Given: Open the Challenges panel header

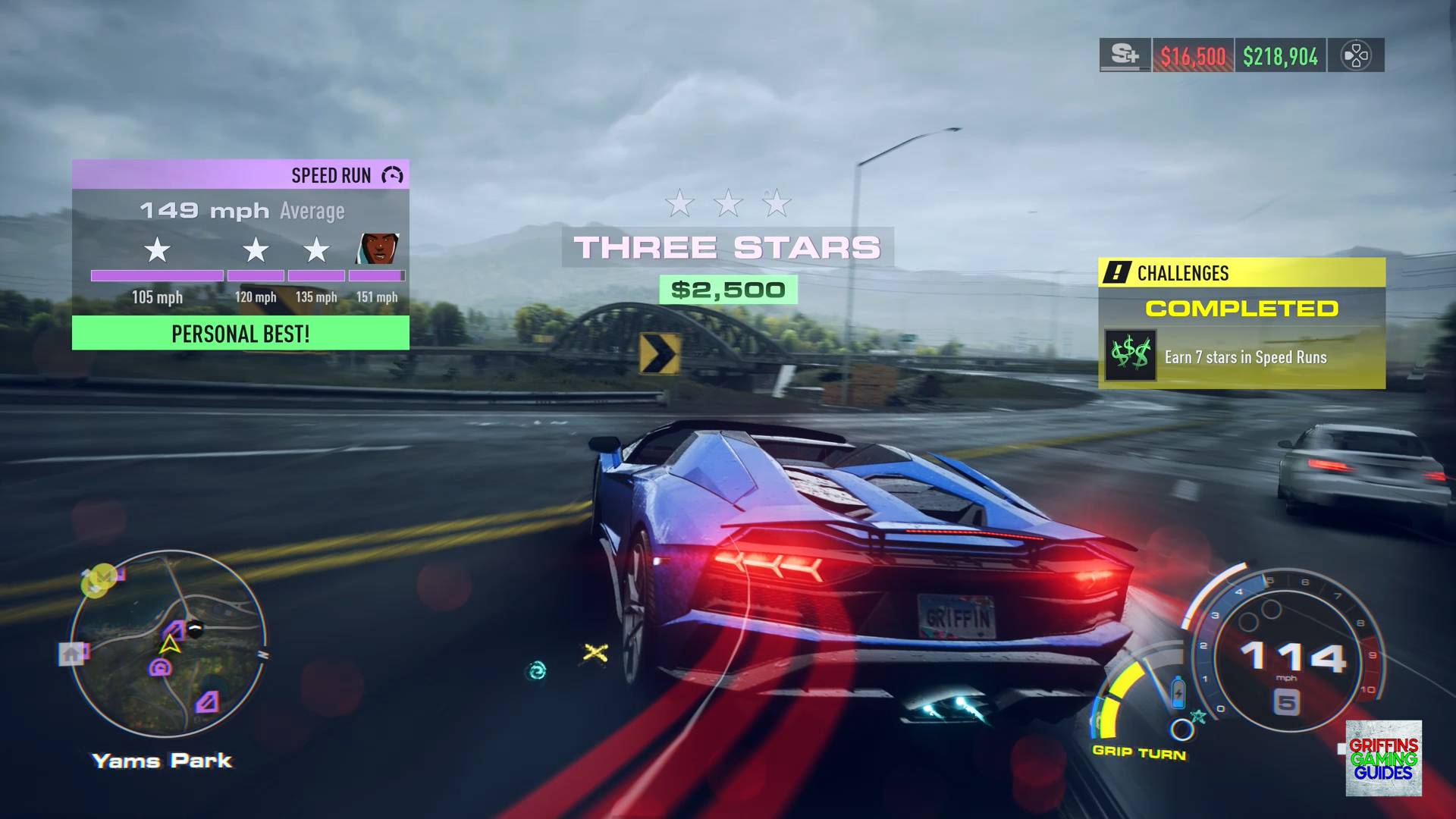Looking at the screenshot, I should (1241, 273).
